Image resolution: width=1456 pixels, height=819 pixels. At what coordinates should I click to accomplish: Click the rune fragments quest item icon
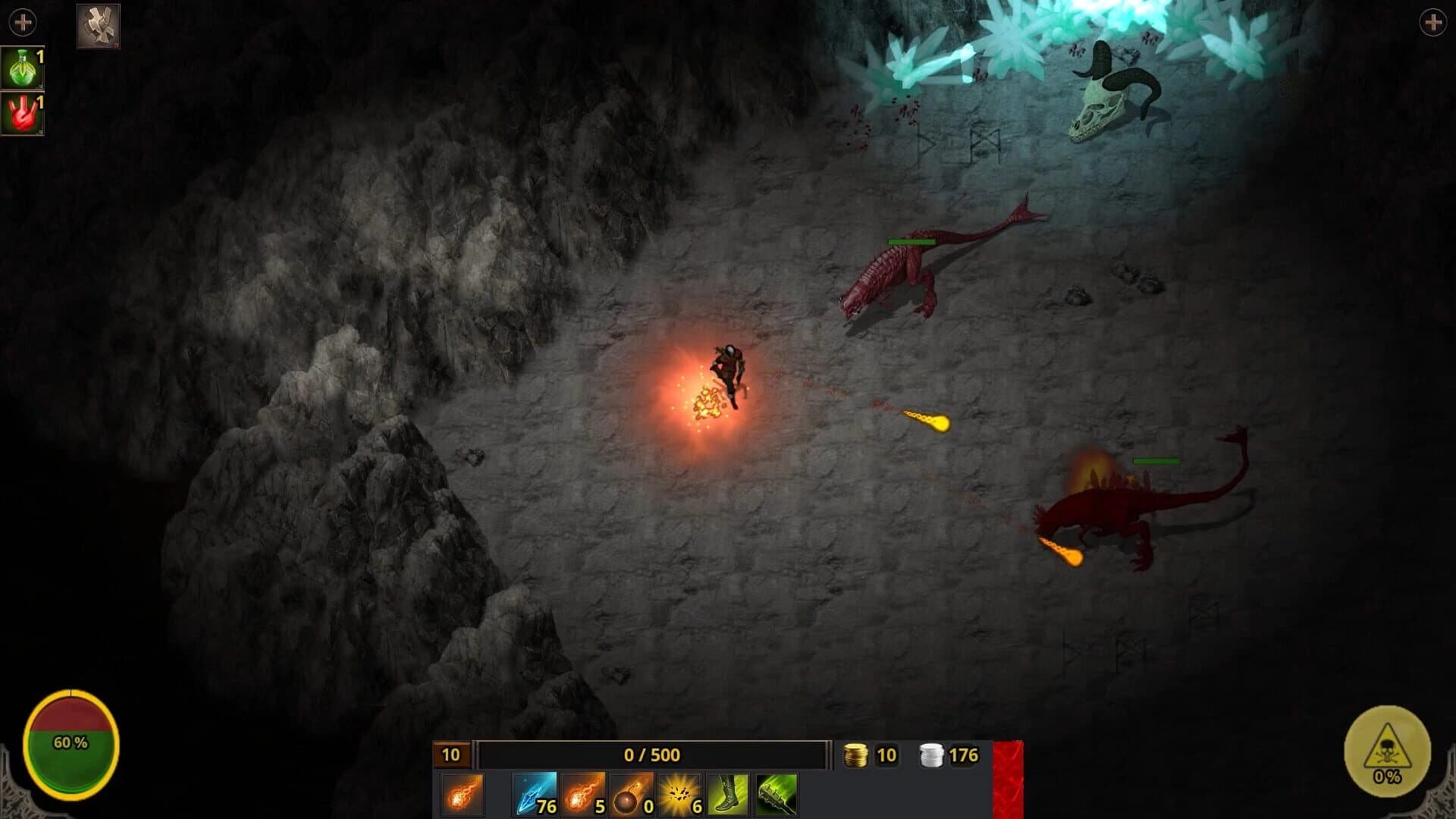click(98, 25)
